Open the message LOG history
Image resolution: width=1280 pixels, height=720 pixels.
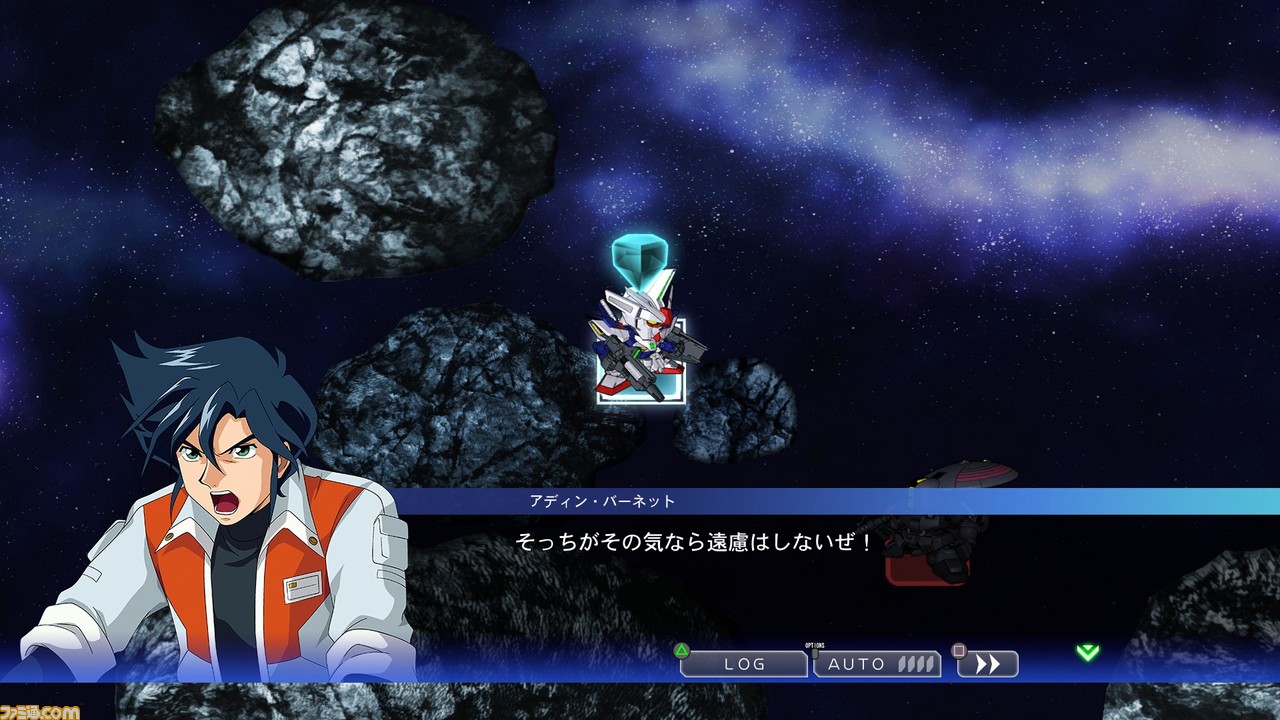click(x=746, y=662)
